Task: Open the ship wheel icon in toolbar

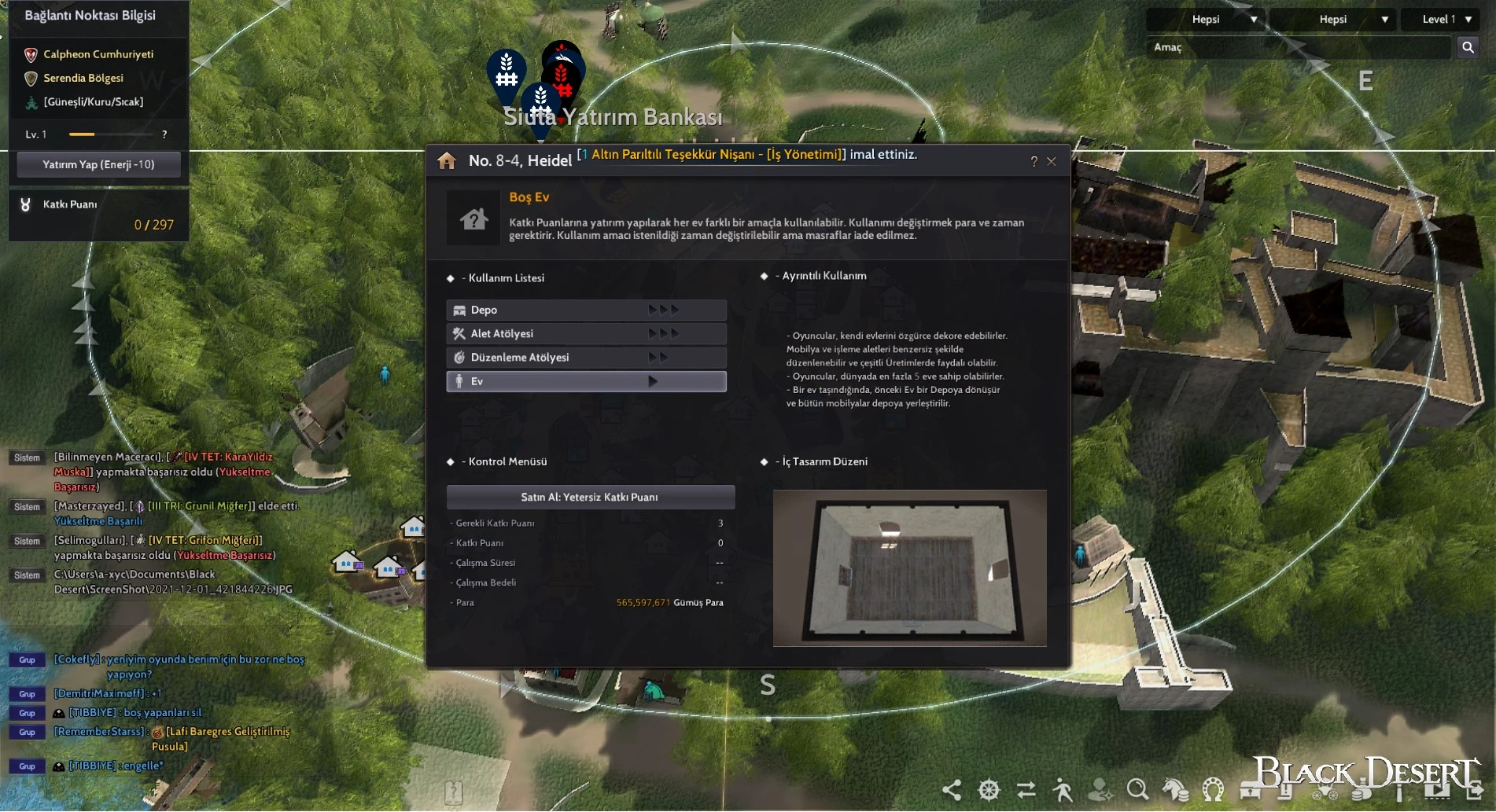Action: pyautogui.click(x=989, y=789)
